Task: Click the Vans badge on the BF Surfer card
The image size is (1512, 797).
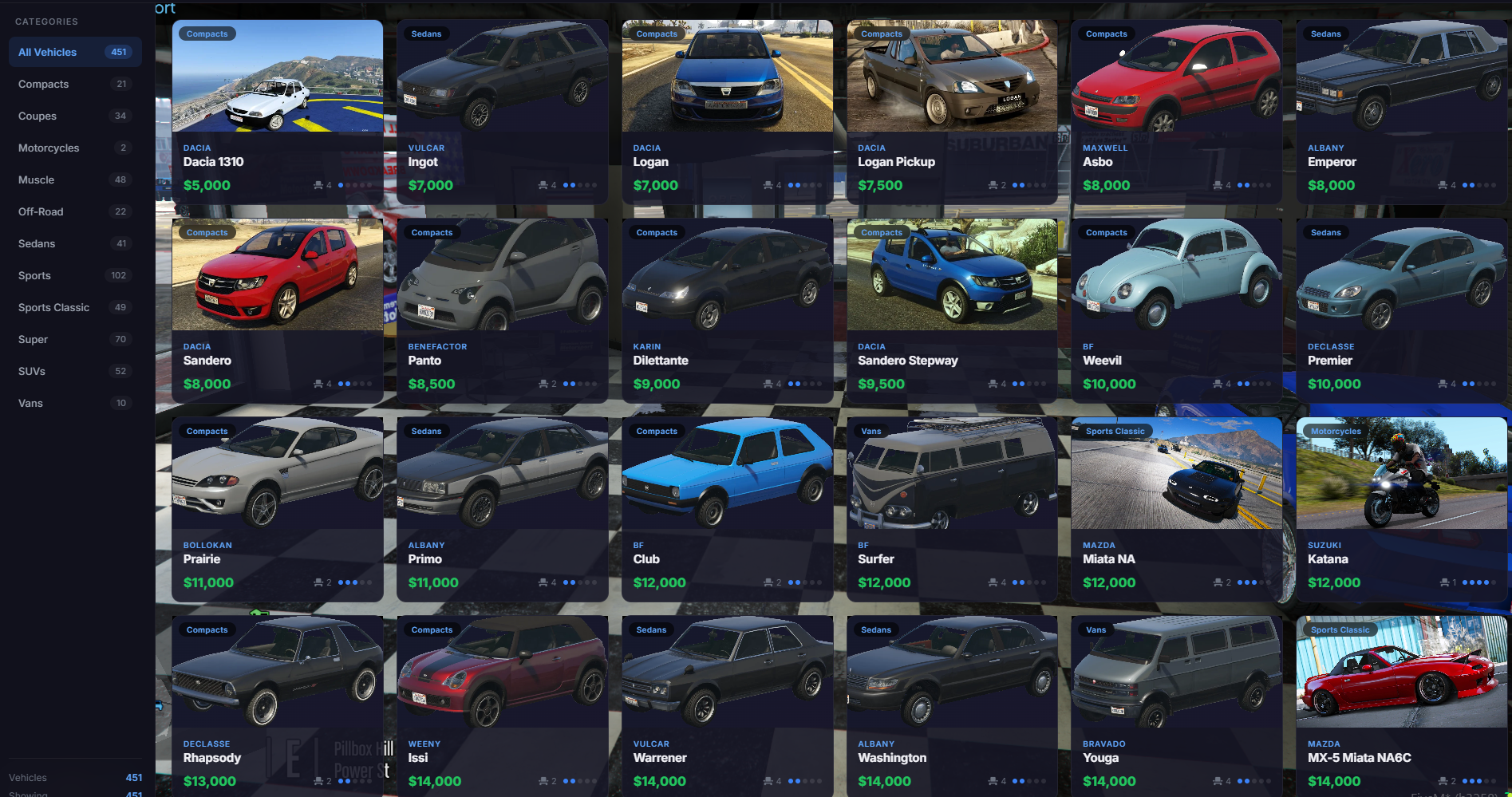Action: 870,431
